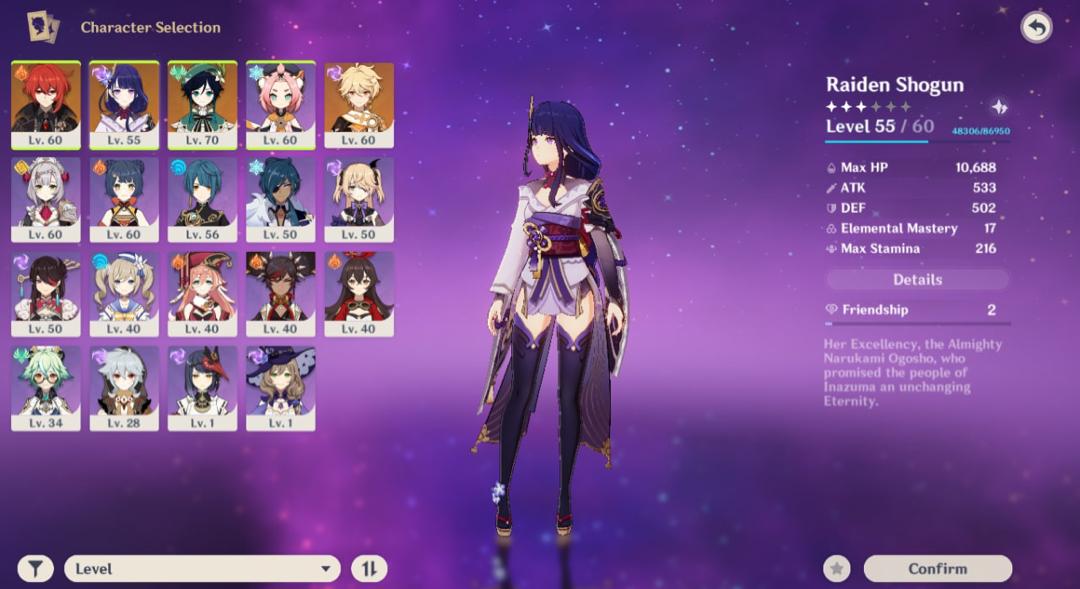Image resolution: width=1080 pixels, height=589 pixels.
Task: Select the blond Traveler character card
Action: [x=359, y=104]
